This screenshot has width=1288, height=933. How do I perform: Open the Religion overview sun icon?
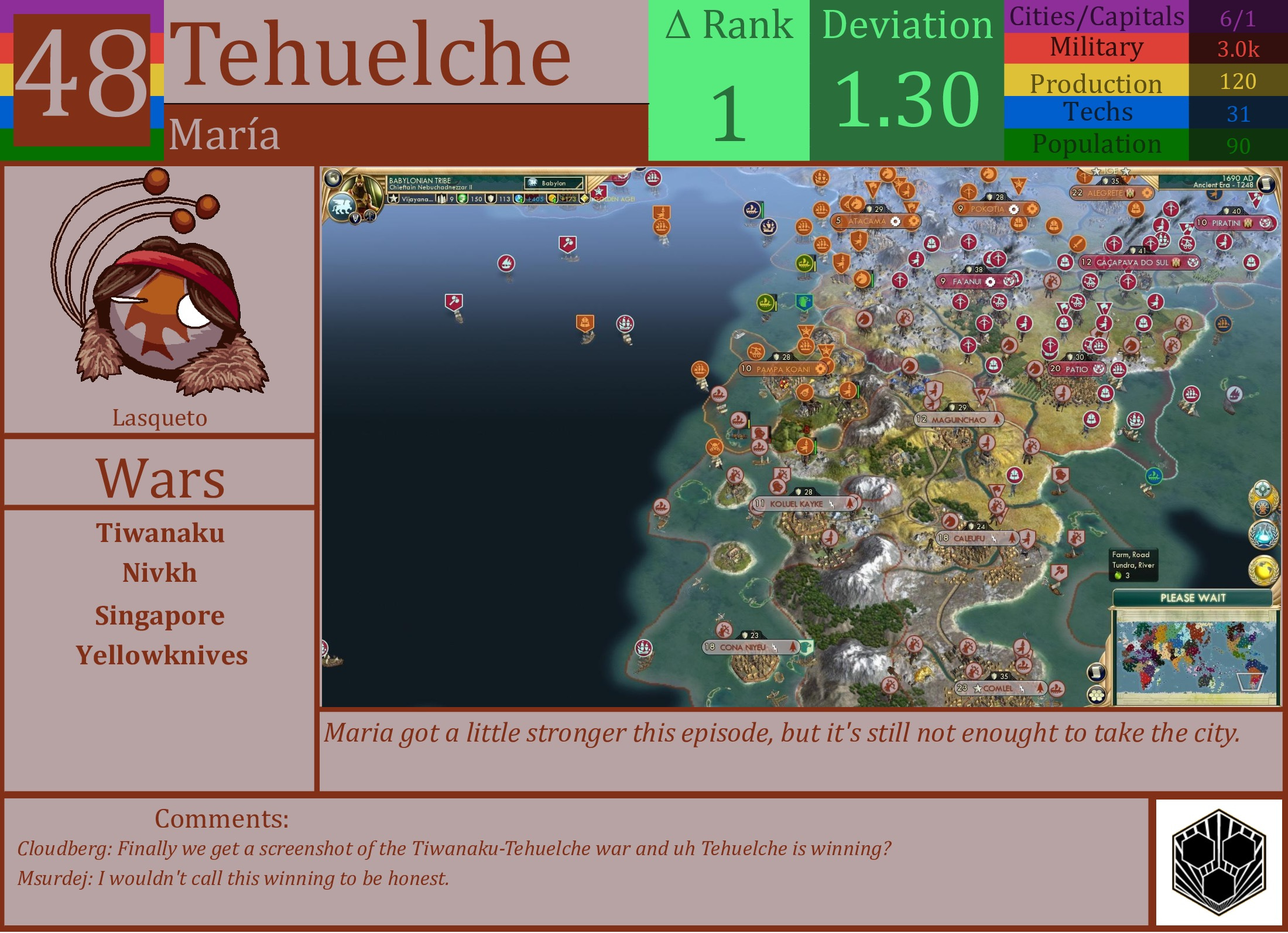coord(1263,507)
